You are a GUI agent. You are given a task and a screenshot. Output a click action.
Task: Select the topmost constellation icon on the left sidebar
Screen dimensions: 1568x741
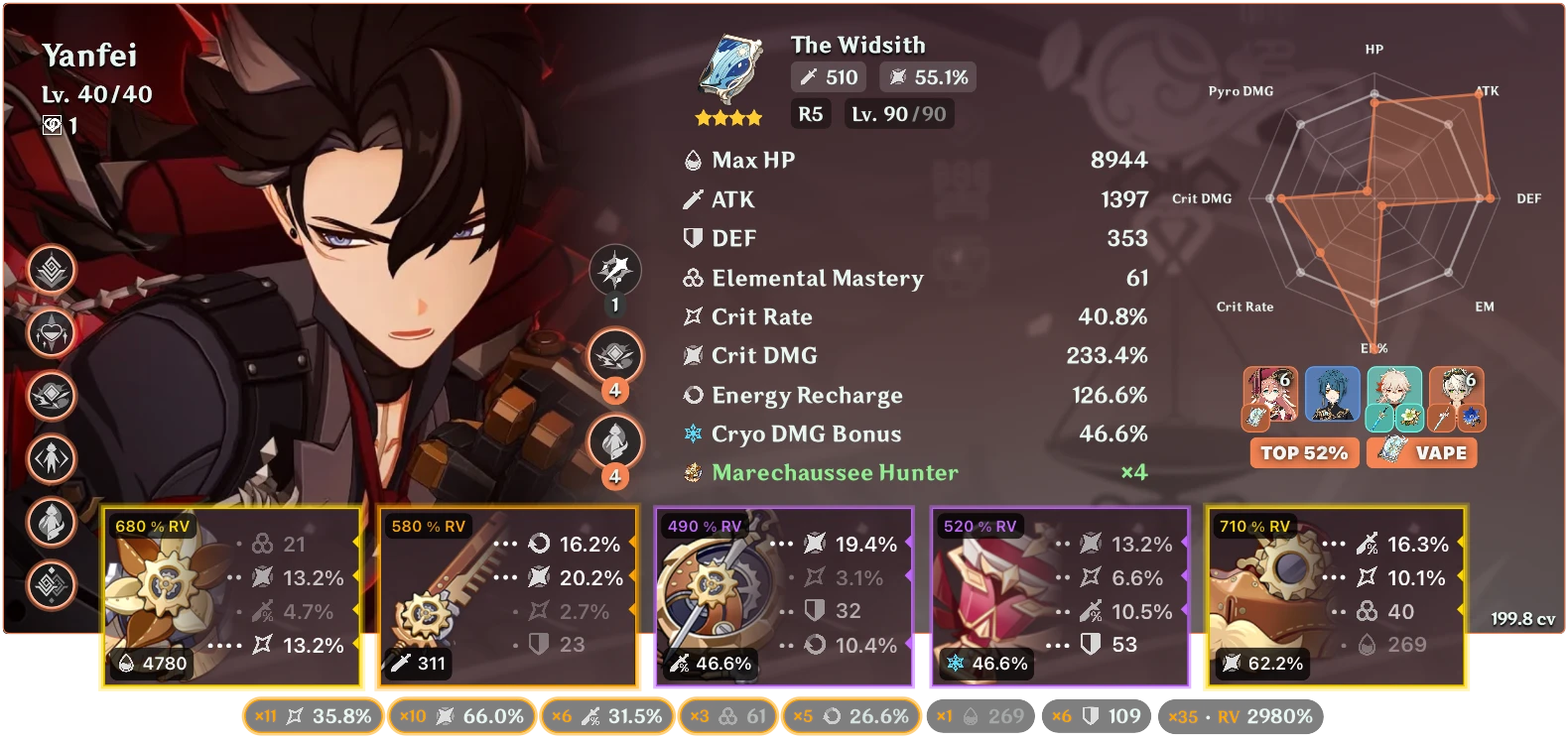(x=50, y=271)
